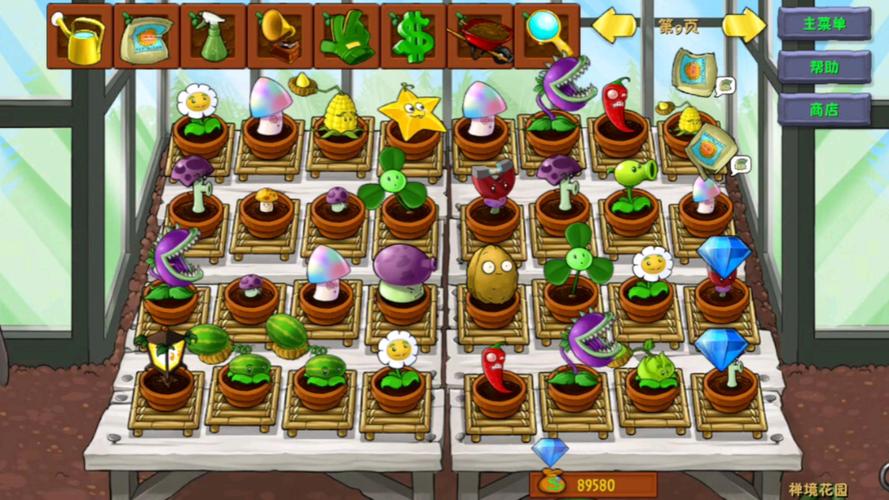Go to previous garden page with left arrow
Screen dimensions: 889x500
[x=615, y=26]
